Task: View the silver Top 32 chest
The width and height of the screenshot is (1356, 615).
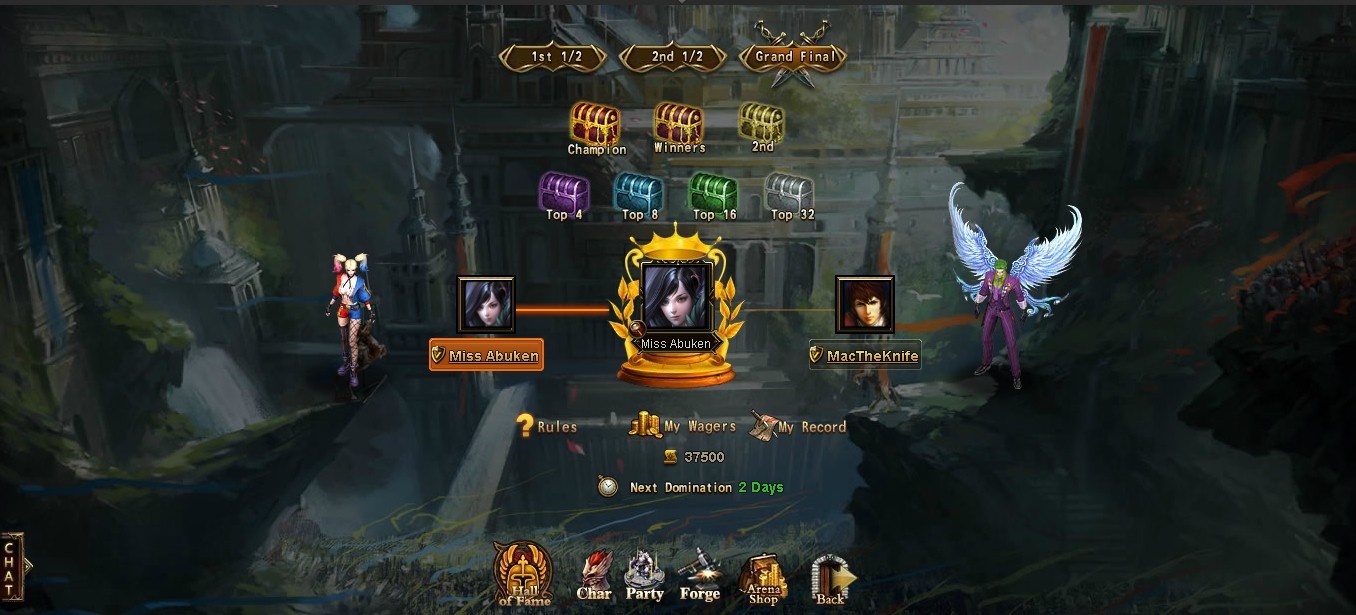Action: [790, 192]
